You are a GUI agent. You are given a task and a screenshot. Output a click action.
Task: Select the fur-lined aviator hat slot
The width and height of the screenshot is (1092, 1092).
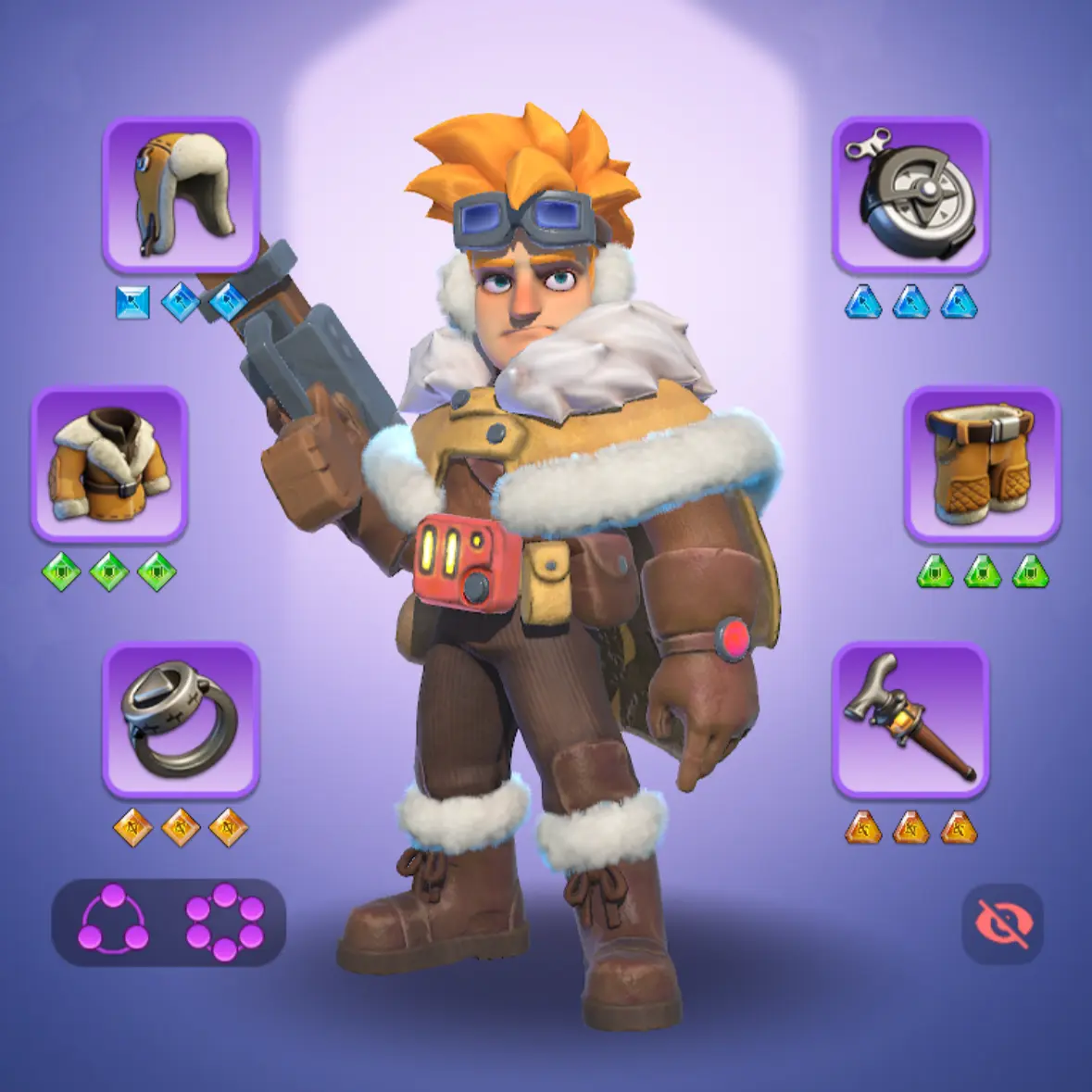point(181,195)
